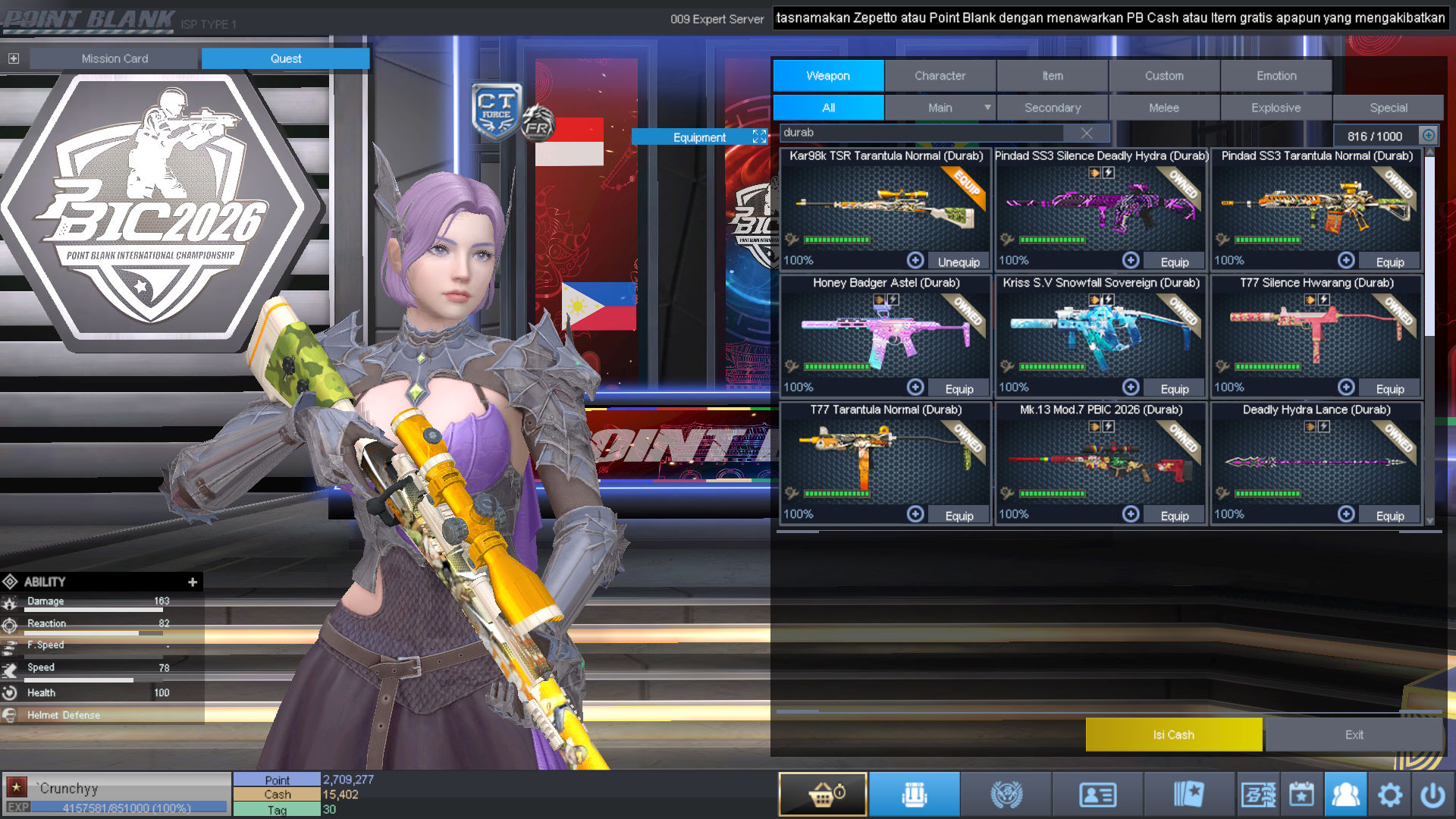Open the Item tab
This screenshot has height=819, width=1456.
(x=1052, y=76)
